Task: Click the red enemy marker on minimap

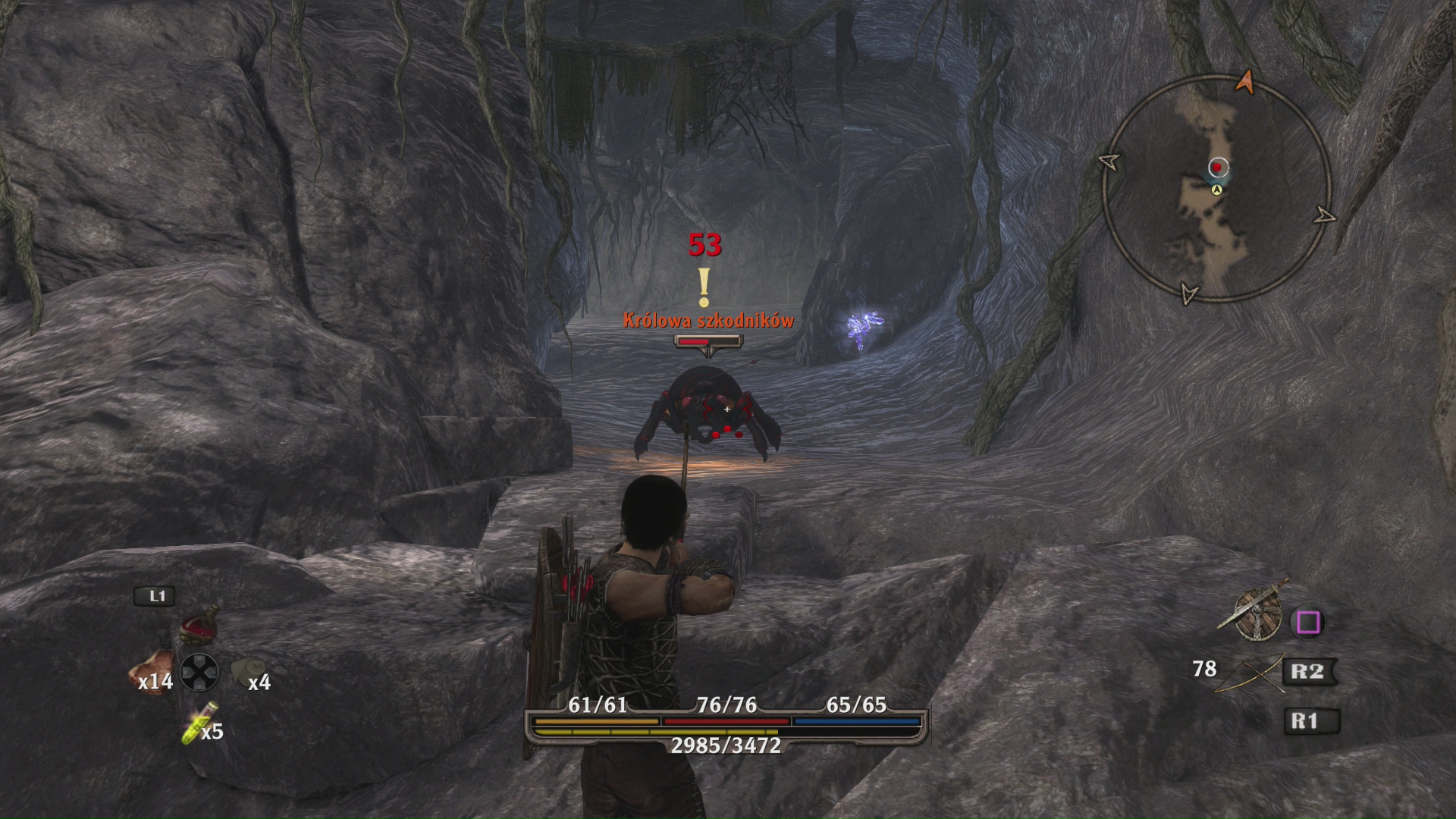Action: 1218,167
